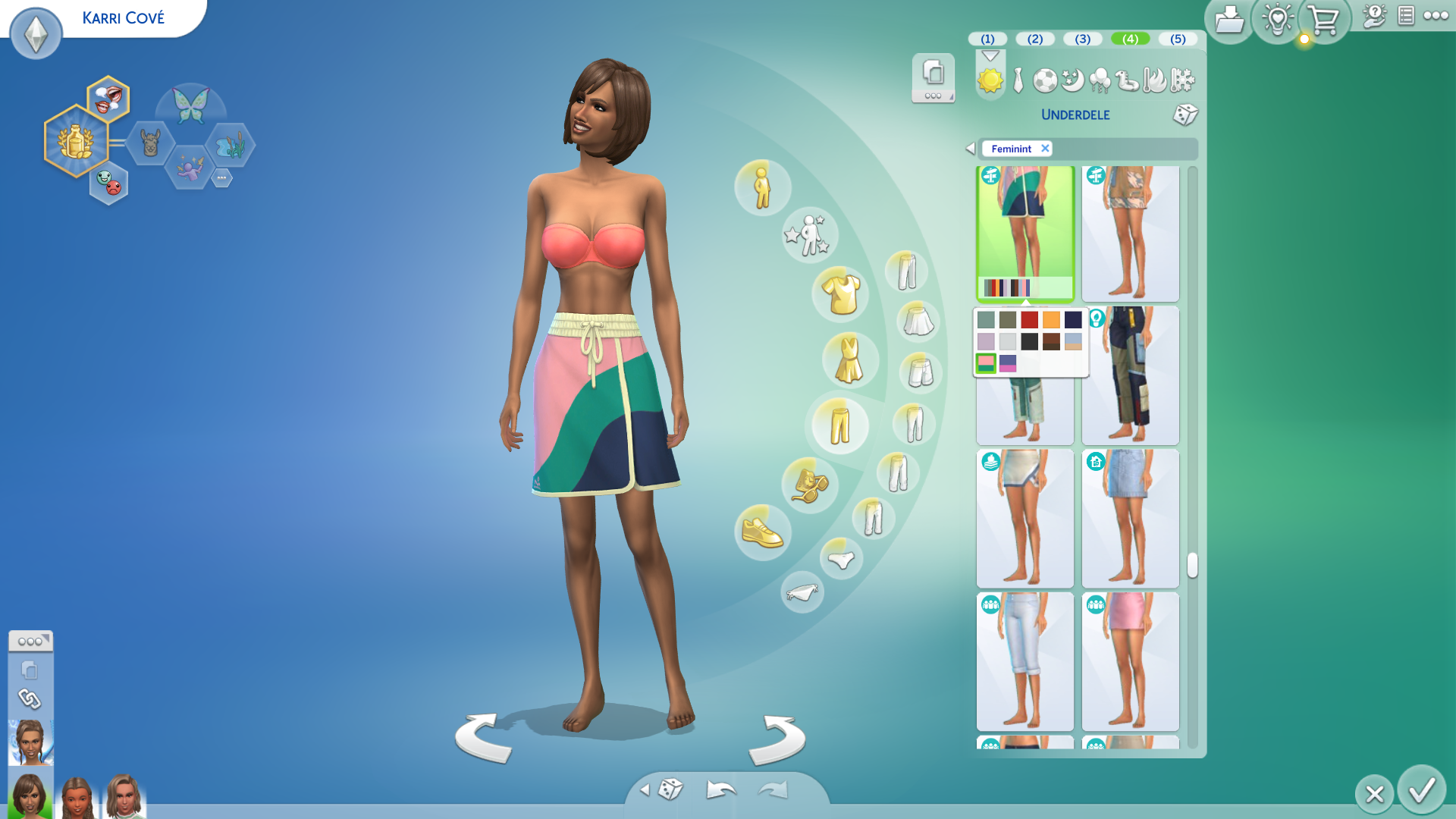The image size is (1456, 819).
Task: Switch to outfit tab (2)
Action: [x=1035, y=39]
